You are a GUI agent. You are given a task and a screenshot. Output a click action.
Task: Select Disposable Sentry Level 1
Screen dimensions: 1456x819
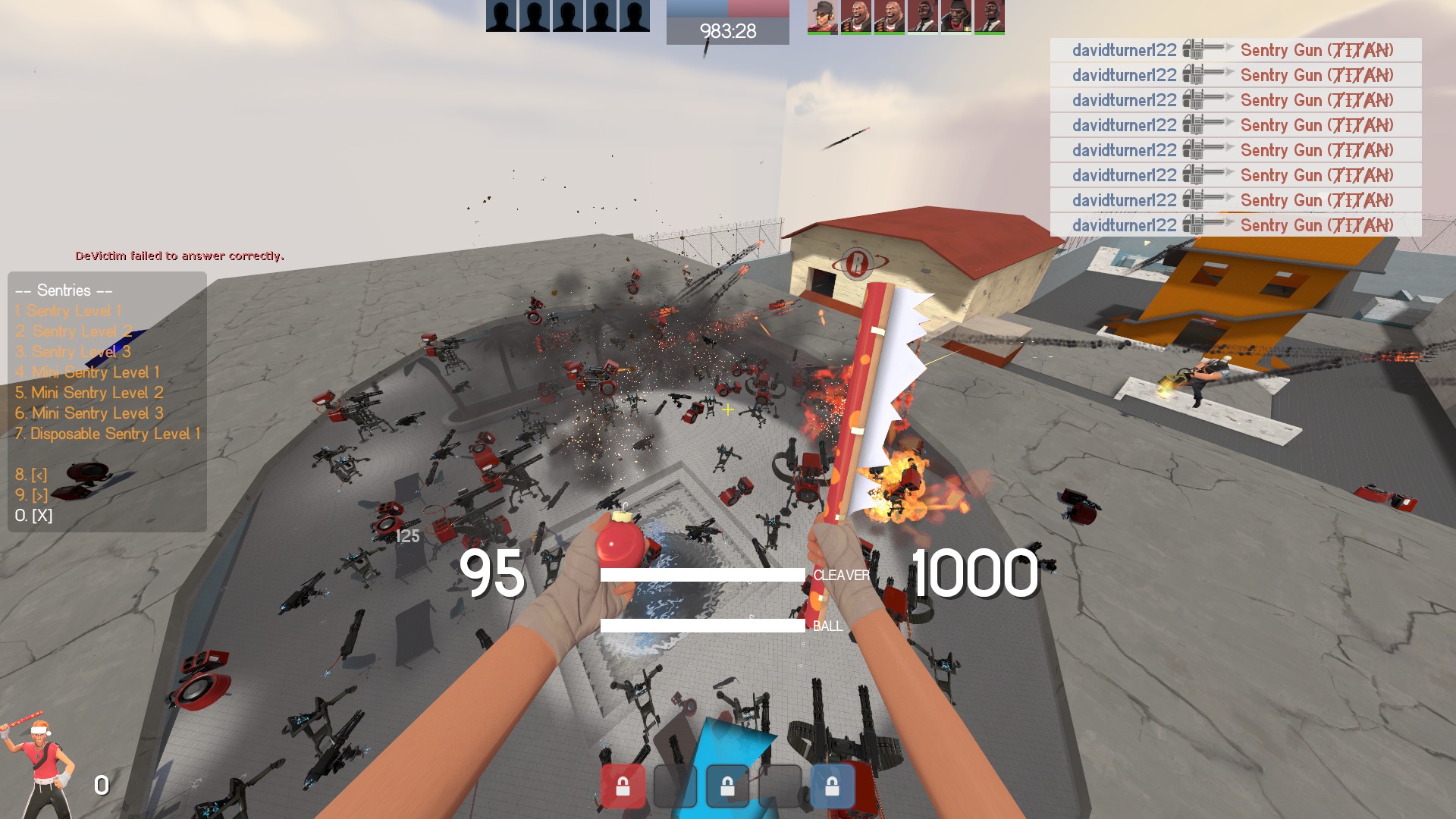(108, 434)
